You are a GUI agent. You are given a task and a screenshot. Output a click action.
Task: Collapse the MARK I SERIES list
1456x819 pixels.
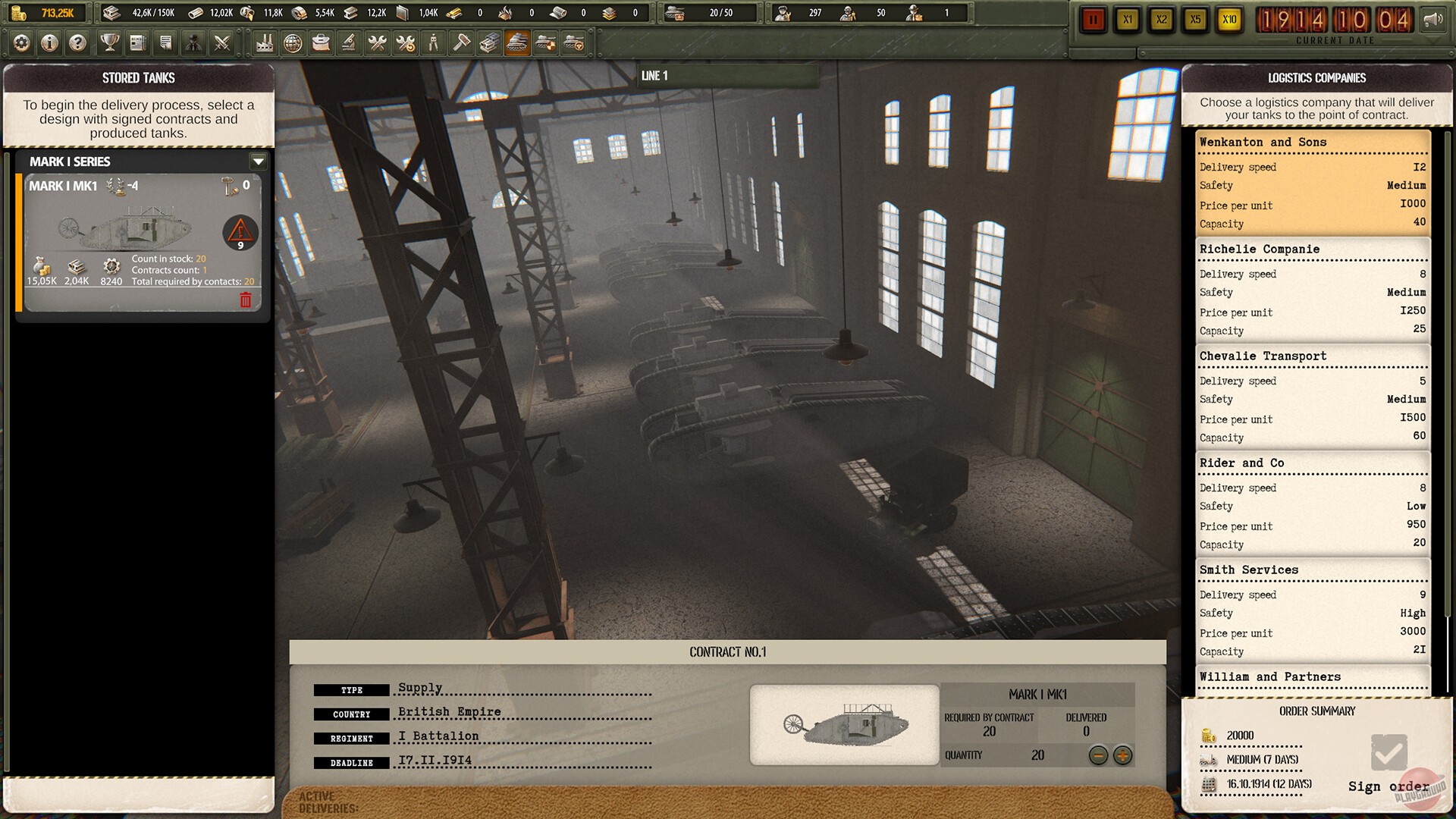point(258,162)
